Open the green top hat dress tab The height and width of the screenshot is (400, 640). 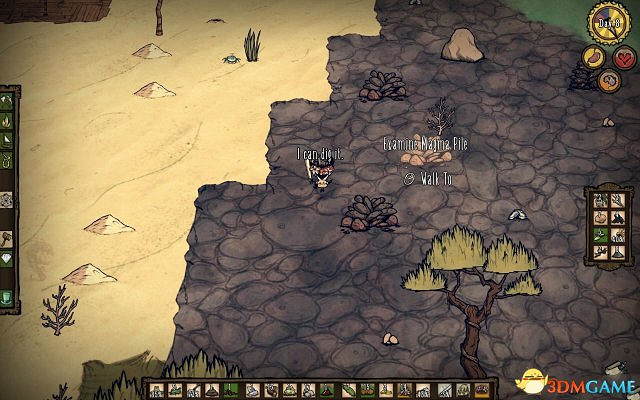[x=6, y=297]
